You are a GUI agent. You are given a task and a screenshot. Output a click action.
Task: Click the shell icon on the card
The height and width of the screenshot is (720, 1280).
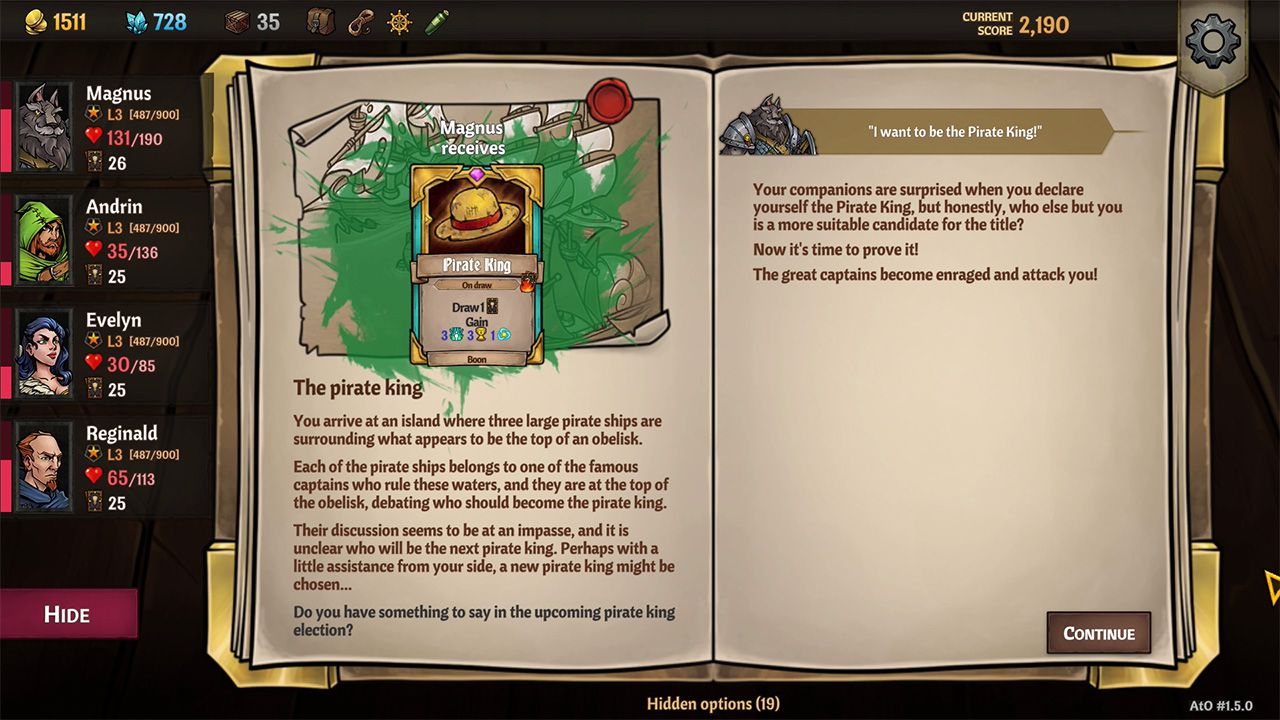coord(455,335)
